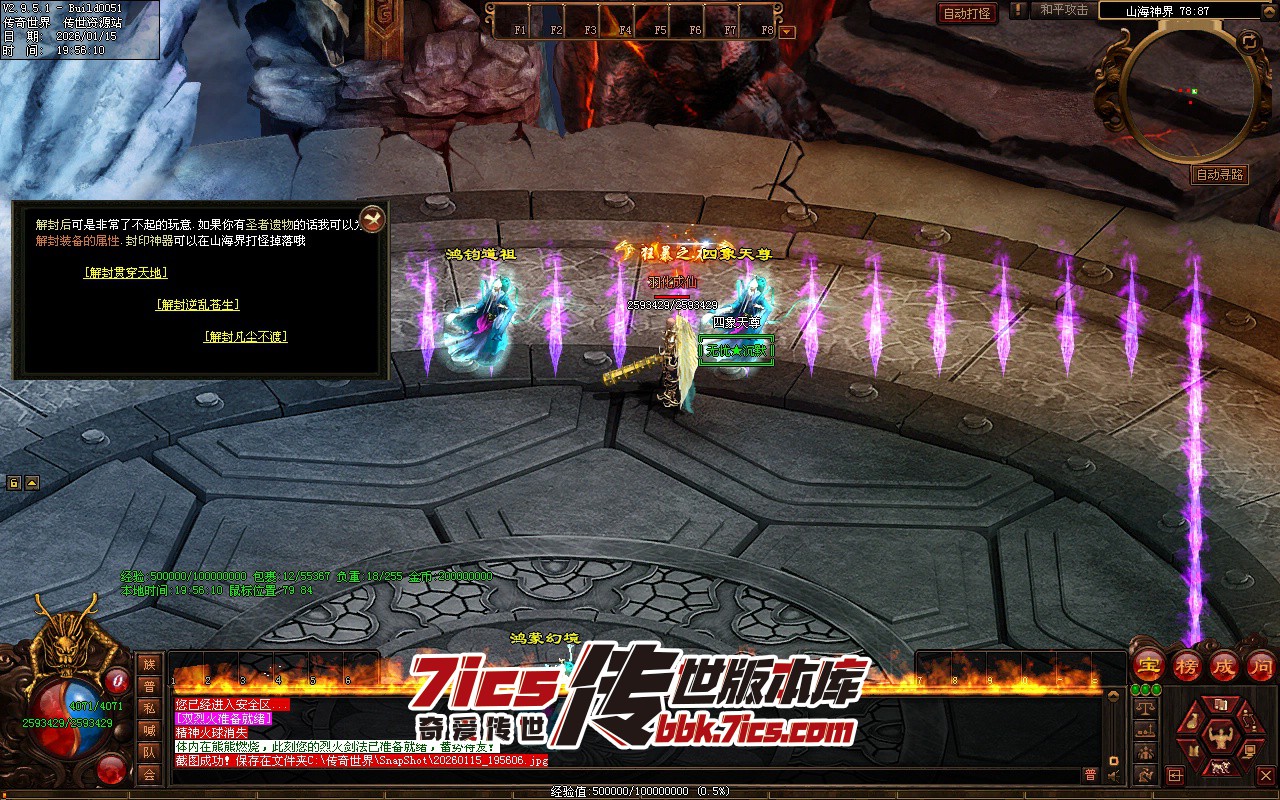The width and height of the screenshot is (1280, 800).
Task: Open the 成 achievements button
Action: coord(1224,664)
